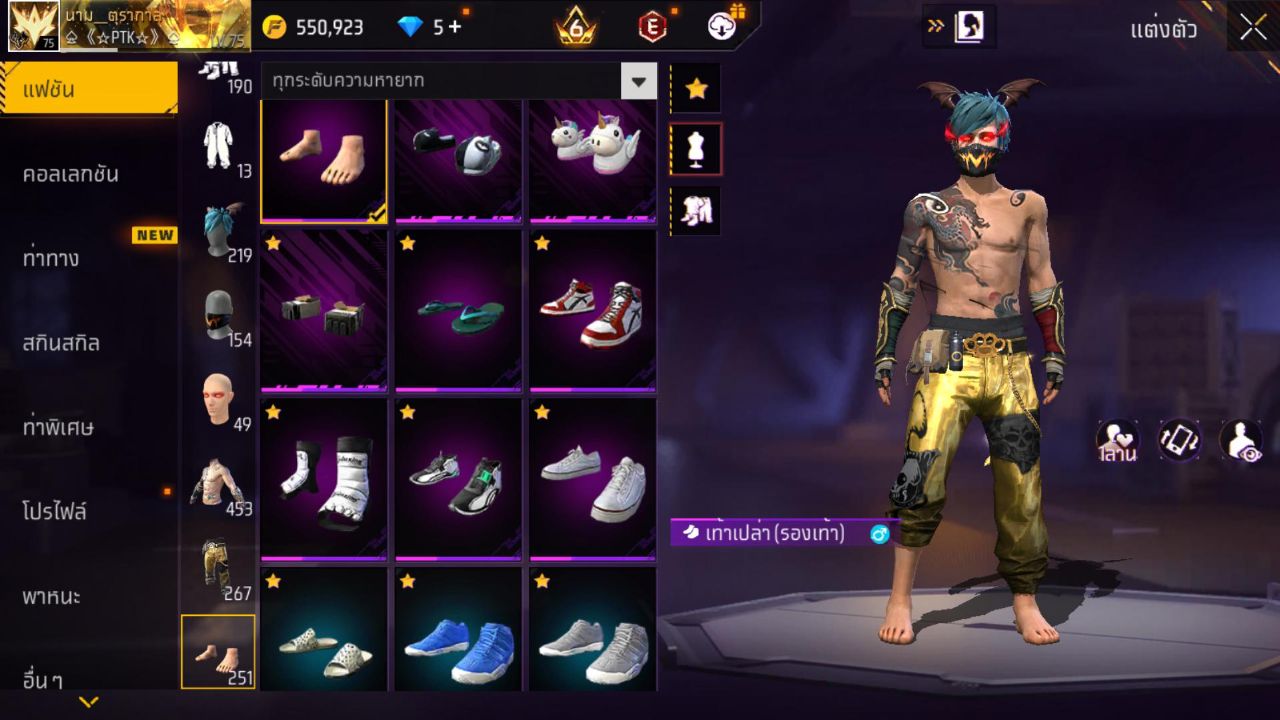
Task: Select the mannequin outfit preview tab
Action: coord(696,147)
